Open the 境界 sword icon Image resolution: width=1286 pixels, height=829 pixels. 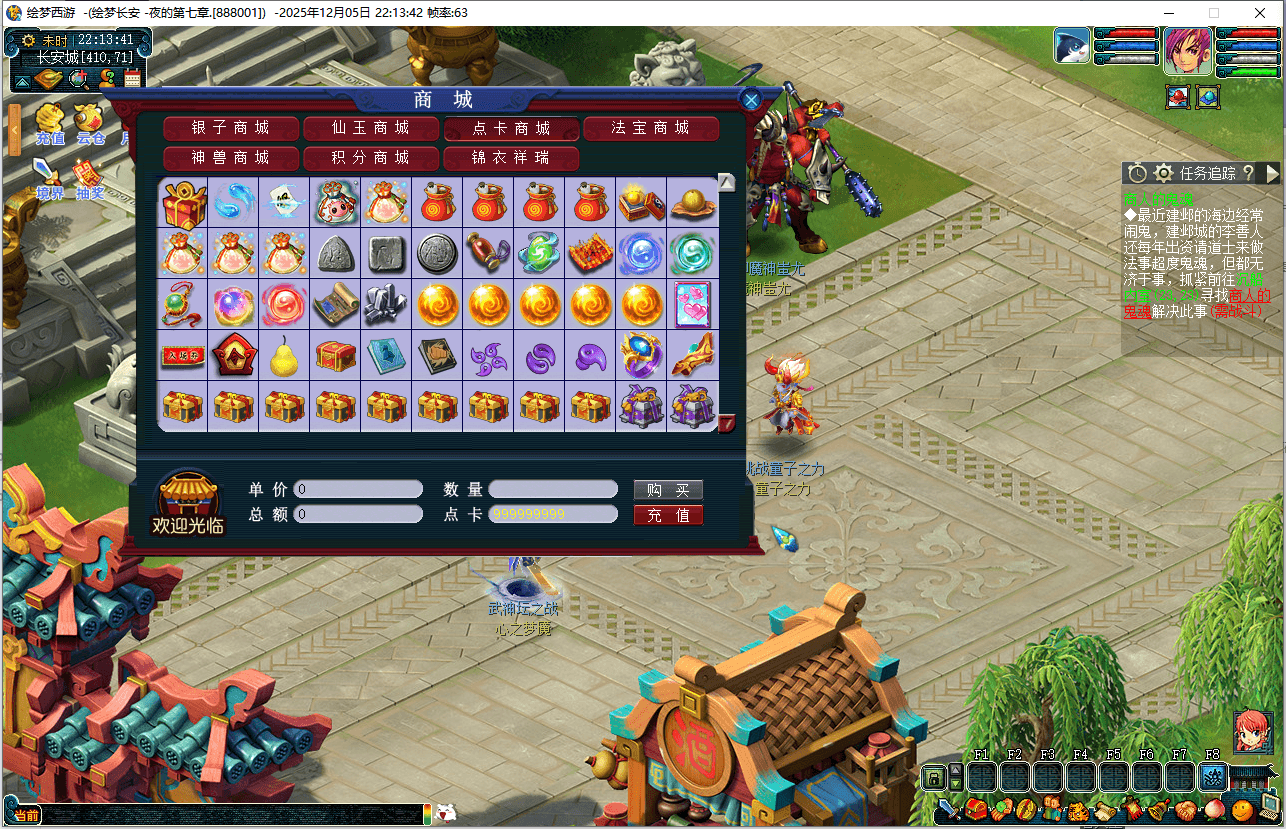point(49,178)
